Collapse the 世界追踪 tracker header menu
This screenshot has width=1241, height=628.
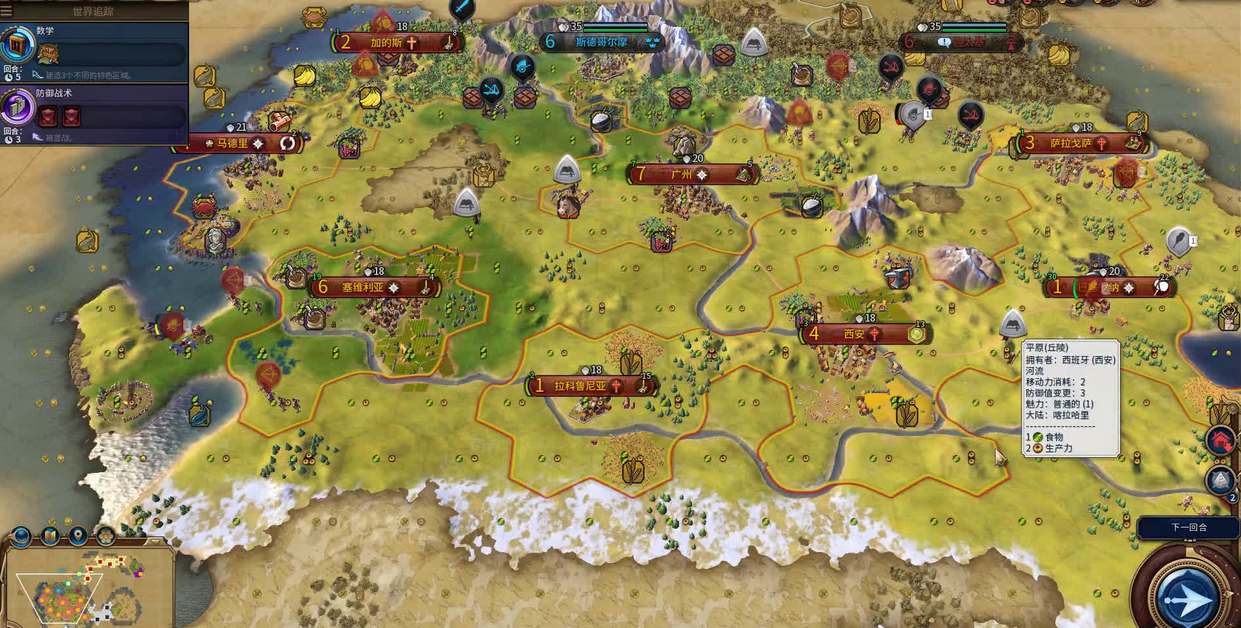tap(95, 11)
